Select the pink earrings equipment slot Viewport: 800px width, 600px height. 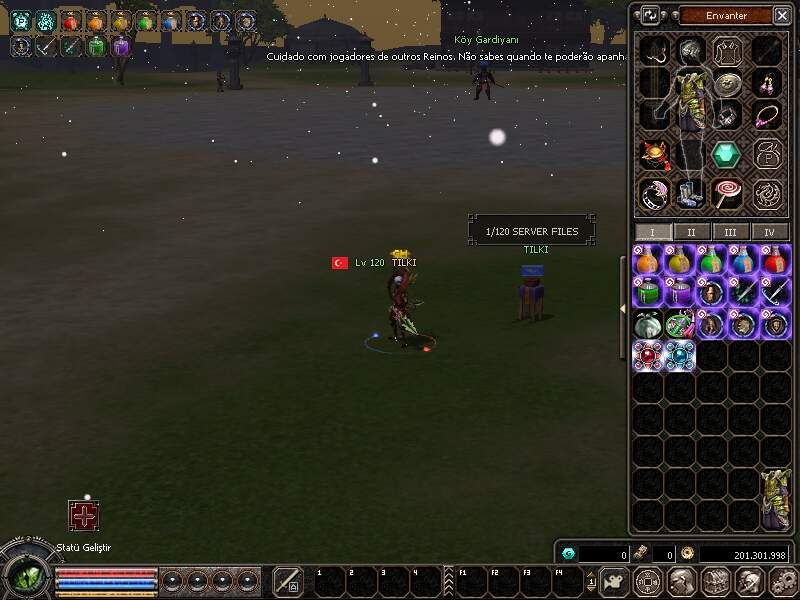767,82
